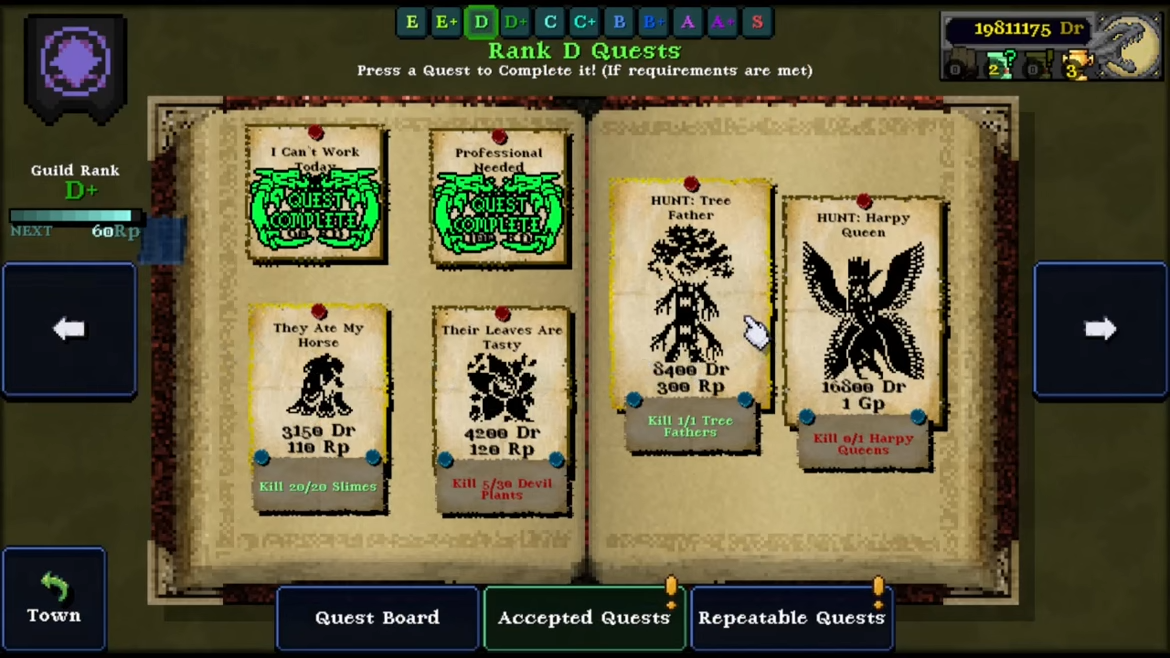Click the Accepted Quests tab

click(584, 618)
